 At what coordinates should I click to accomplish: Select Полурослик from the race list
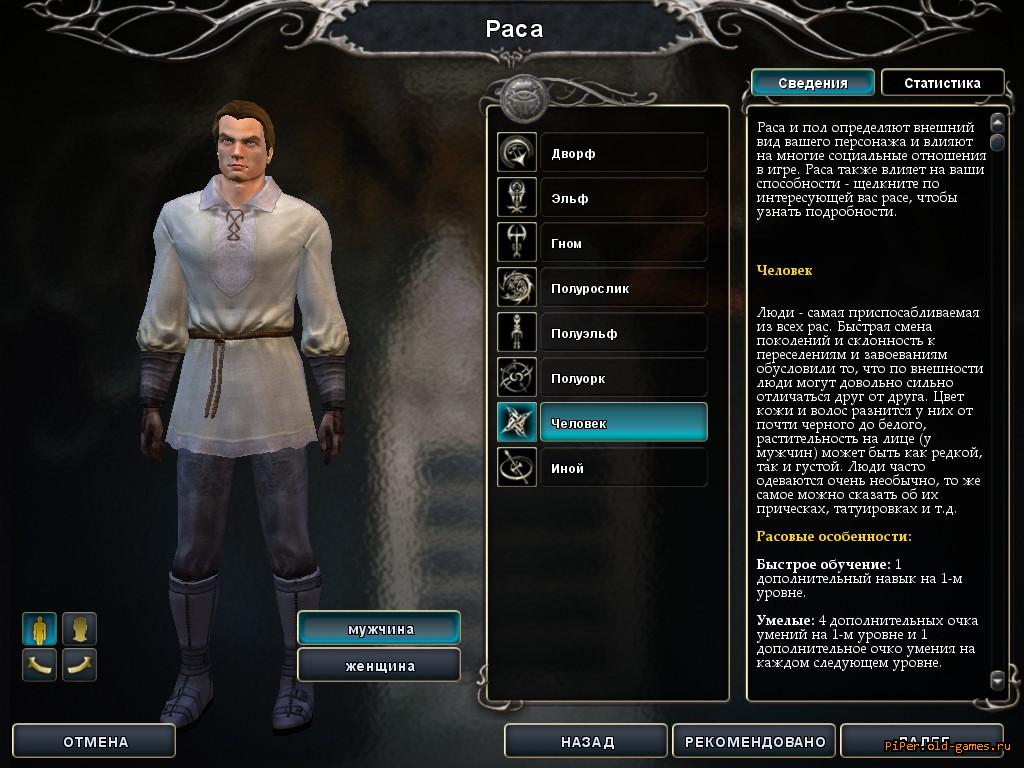click(x=622, y=288)
